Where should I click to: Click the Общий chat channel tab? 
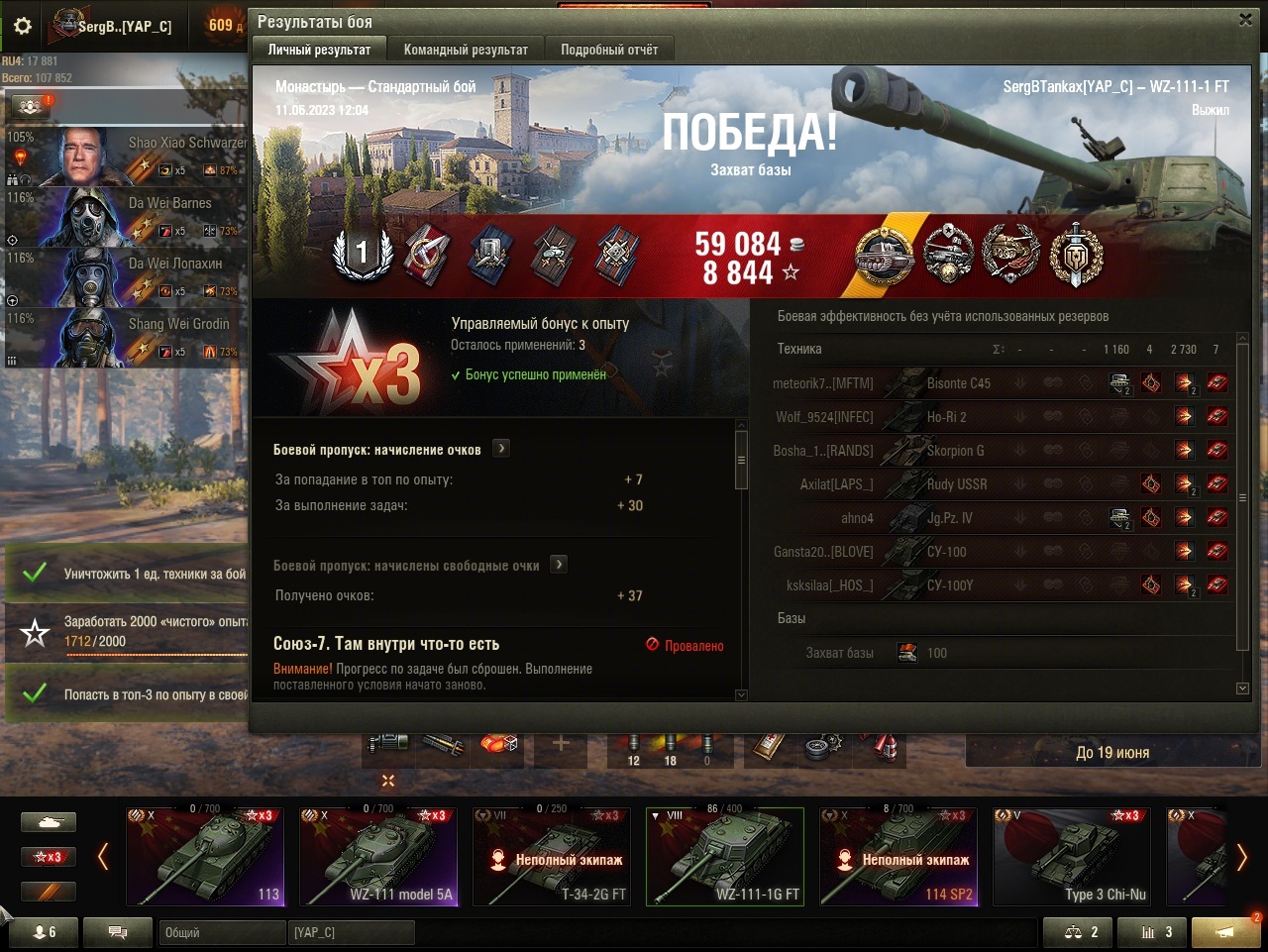pyautogui.click(x=221, y=932)
